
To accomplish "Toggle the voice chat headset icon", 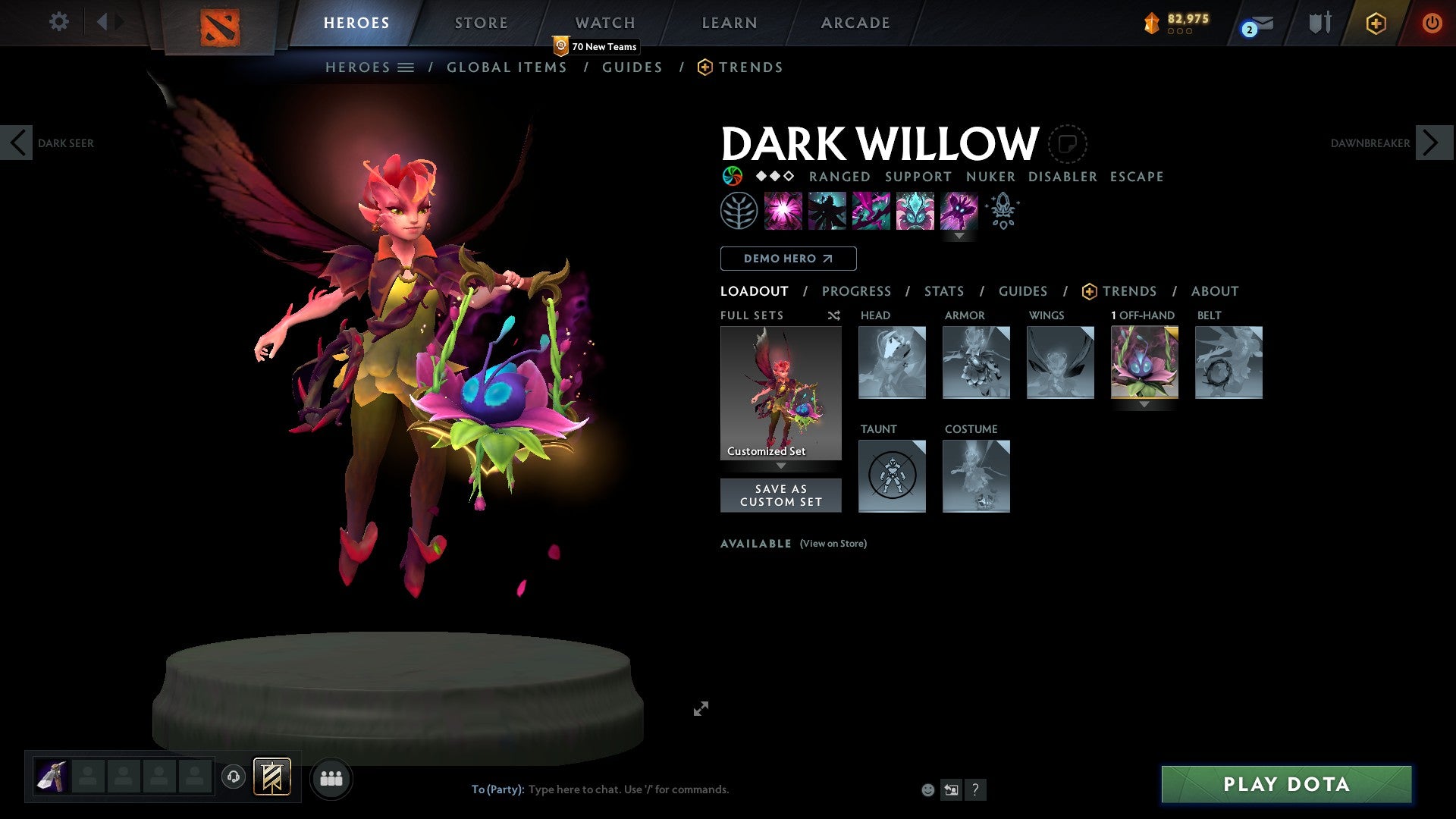I will coord(234,778).
